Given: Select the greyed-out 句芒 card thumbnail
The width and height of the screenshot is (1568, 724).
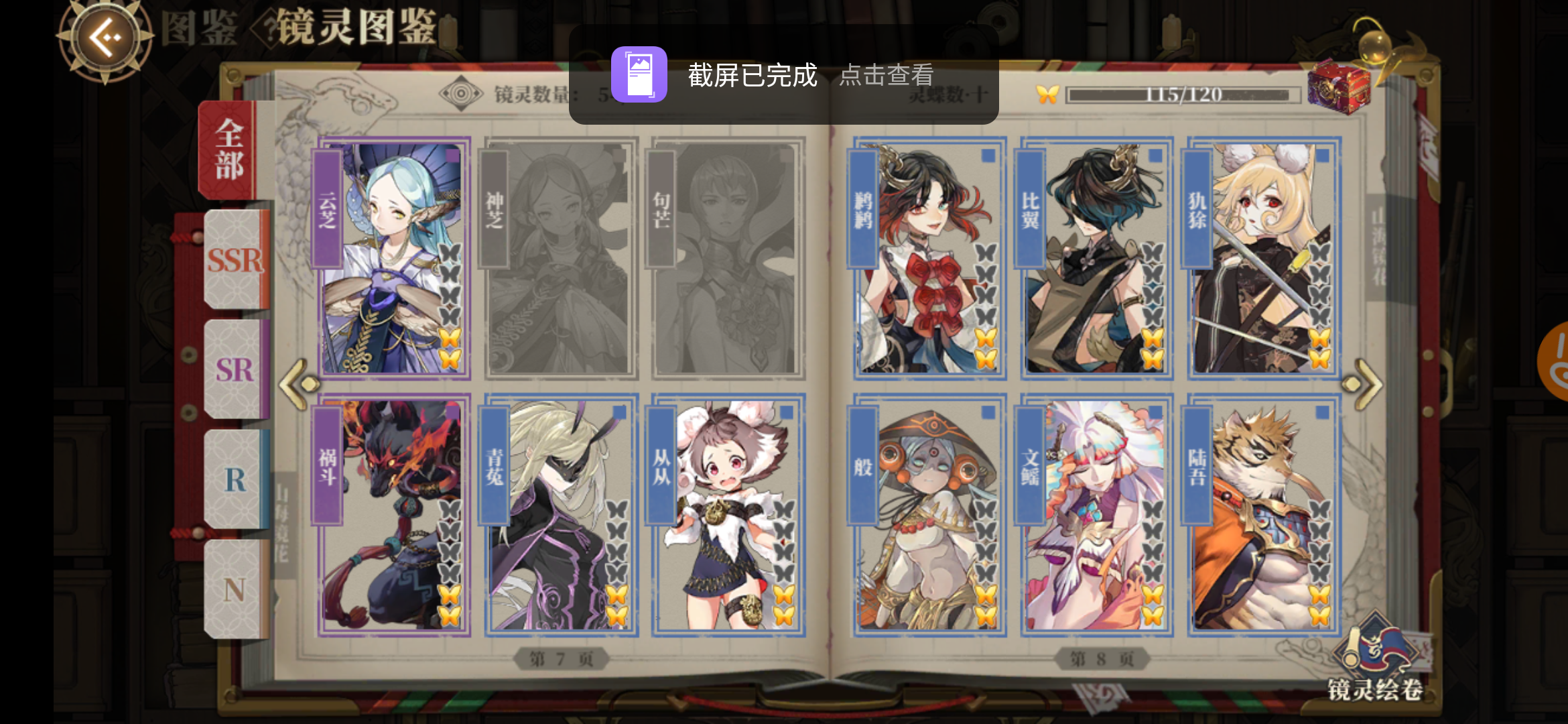Looking at the screenshot, I should click(x=726, y=257).
